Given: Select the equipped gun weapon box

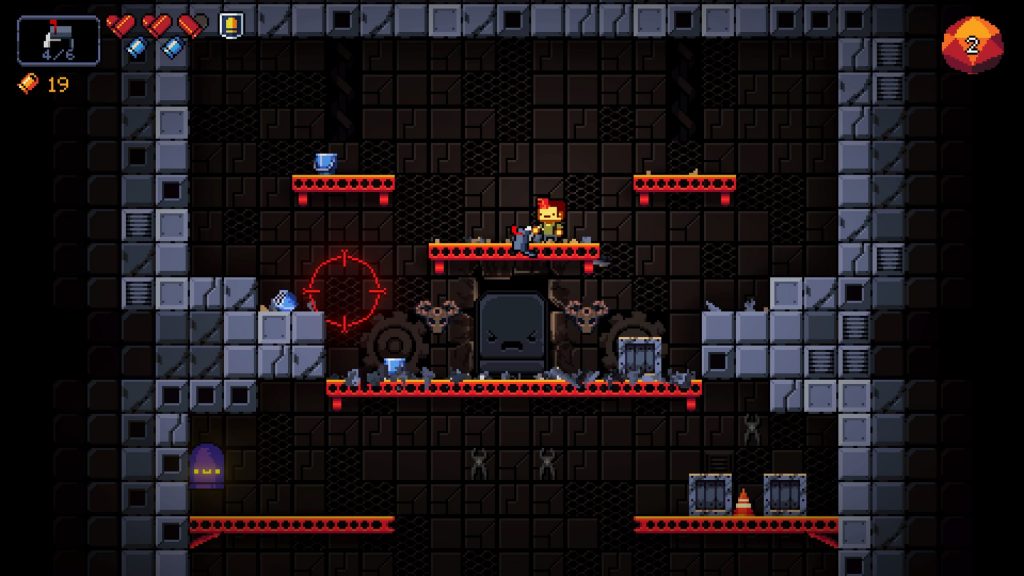Looking at the screenshot, I should click(x=59, y=41).
